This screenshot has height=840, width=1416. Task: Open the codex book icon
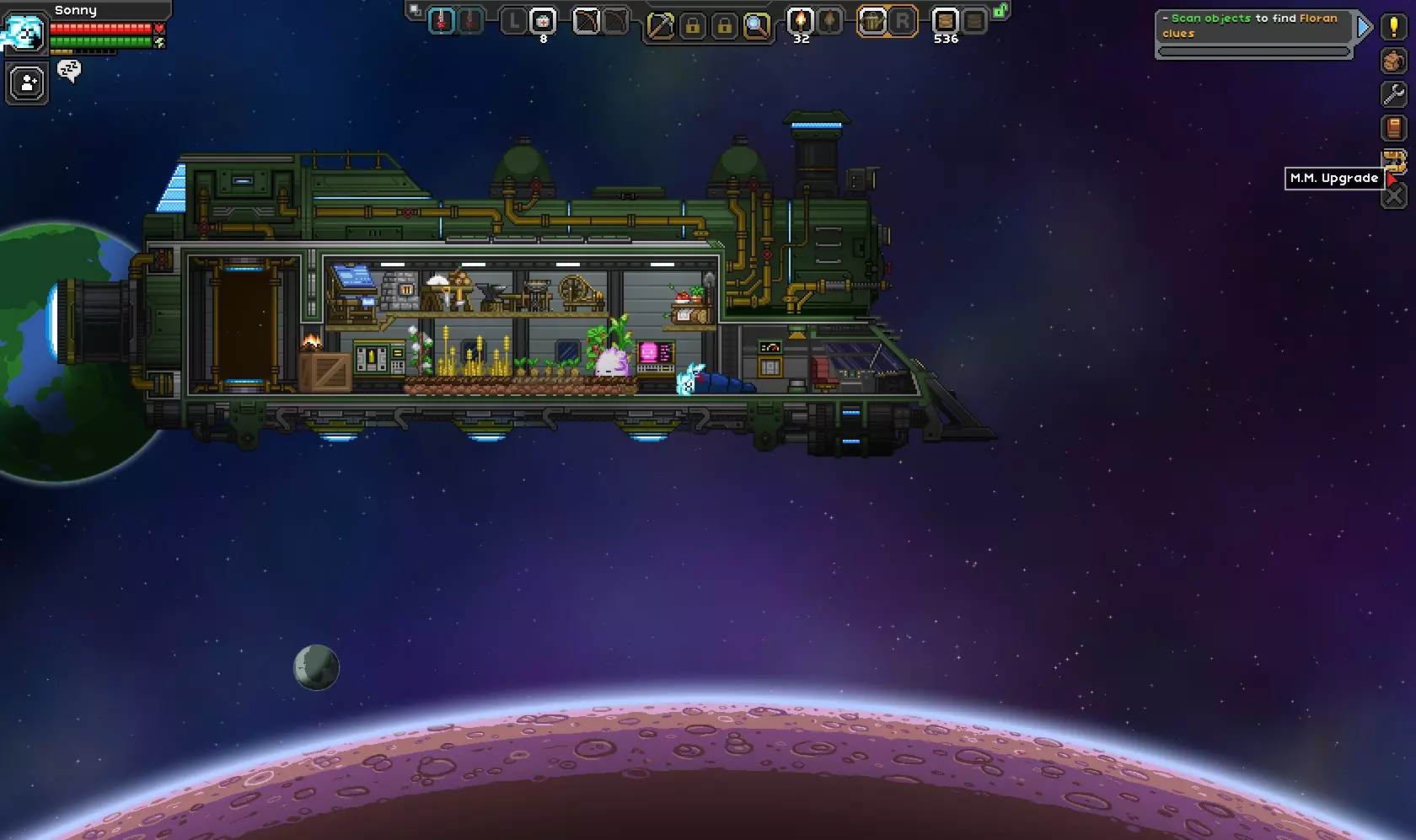[x=1394, y=128]
